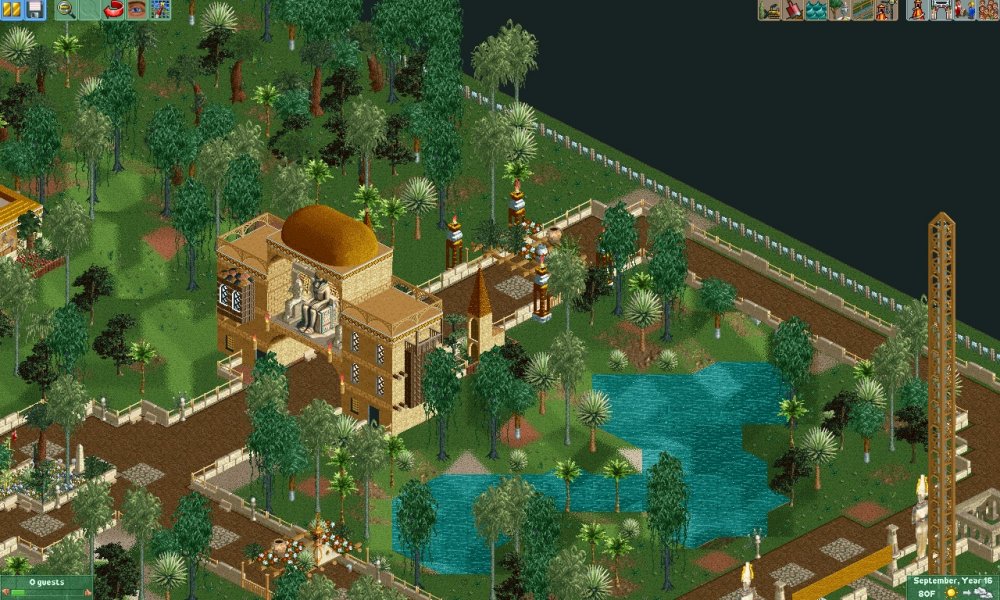The image size is (1000, 600).
Task: Open the footpath construction tool
Action: pos(862,10)
